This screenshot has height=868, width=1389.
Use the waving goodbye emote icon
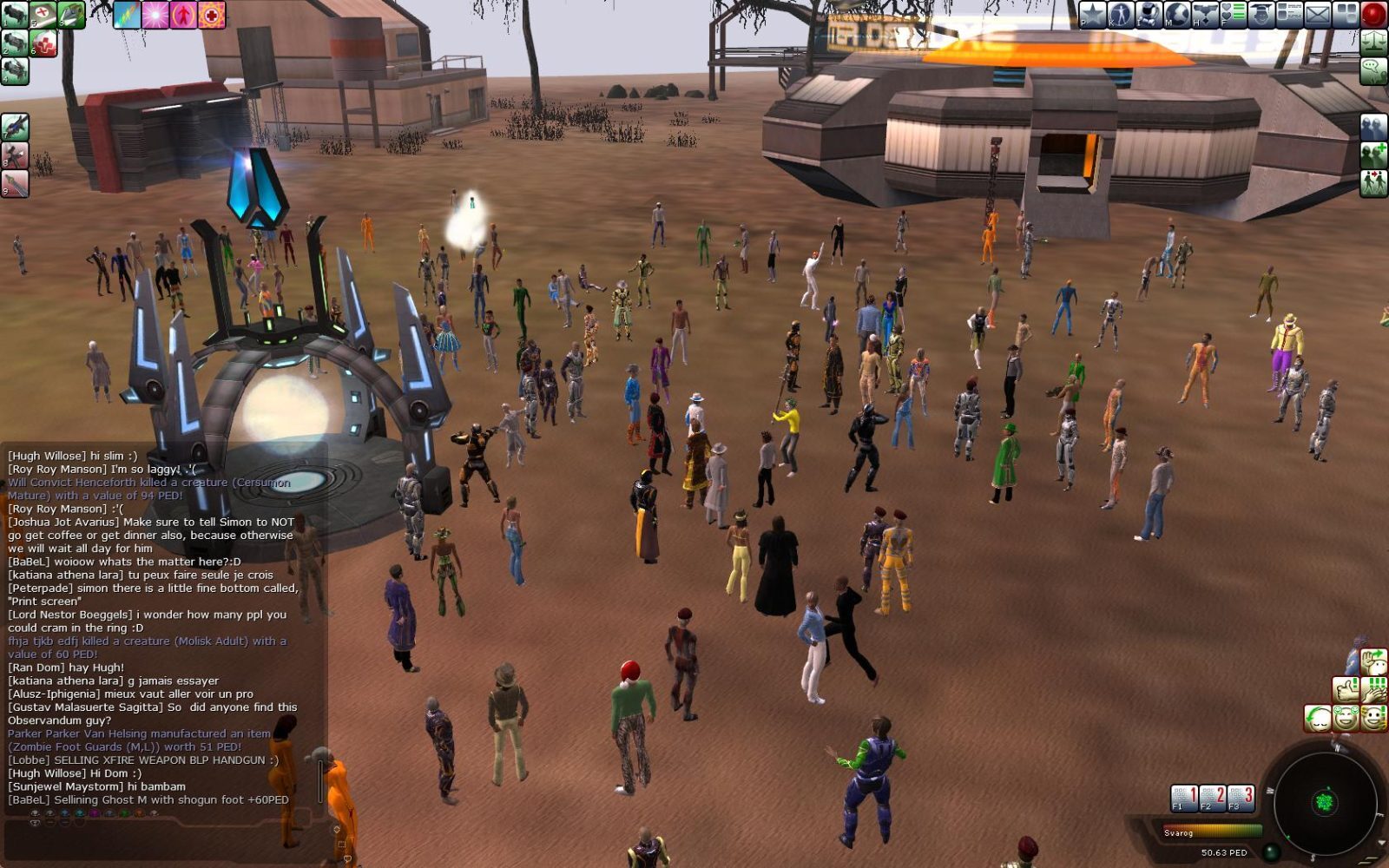tap(1376, 661)
